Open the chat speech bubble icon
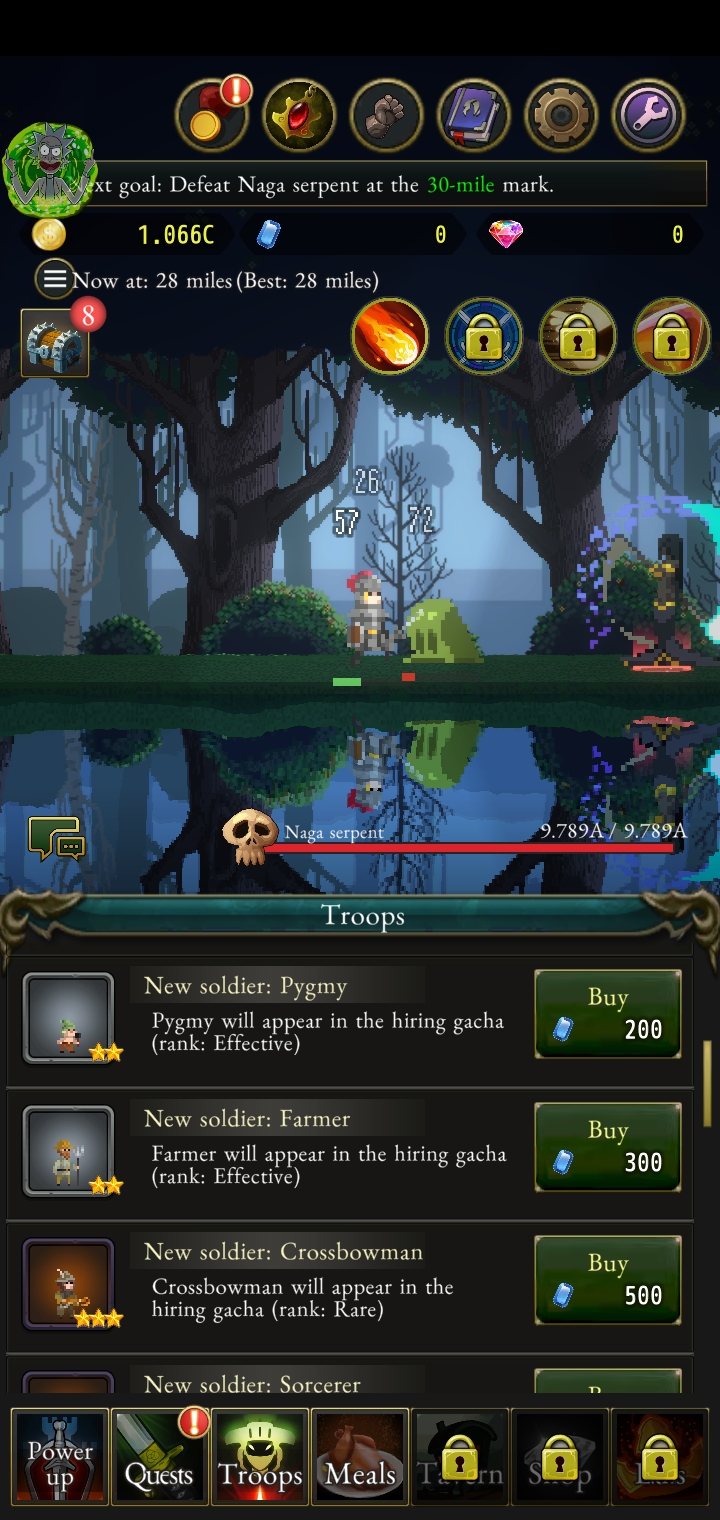 click(x=56, y=840)
